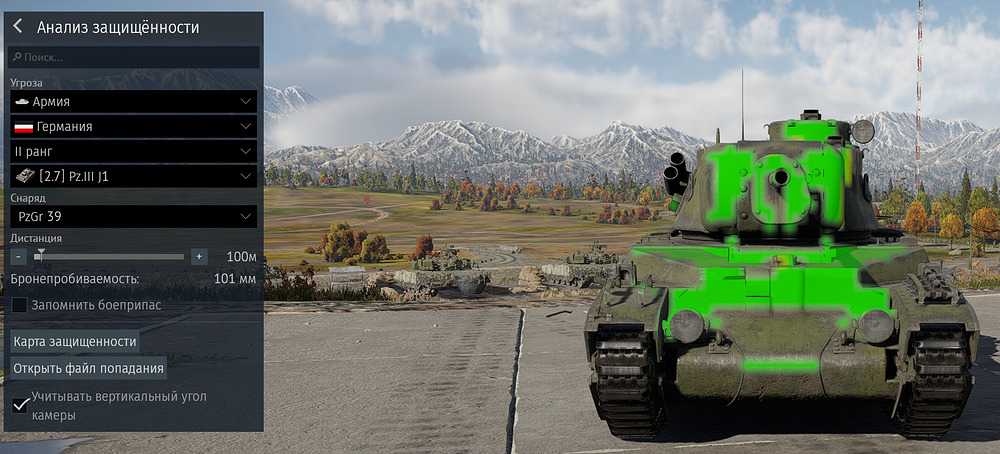Open Карта защищенности
Viewport: 1000px width, 454px height.
pos(75,341)
